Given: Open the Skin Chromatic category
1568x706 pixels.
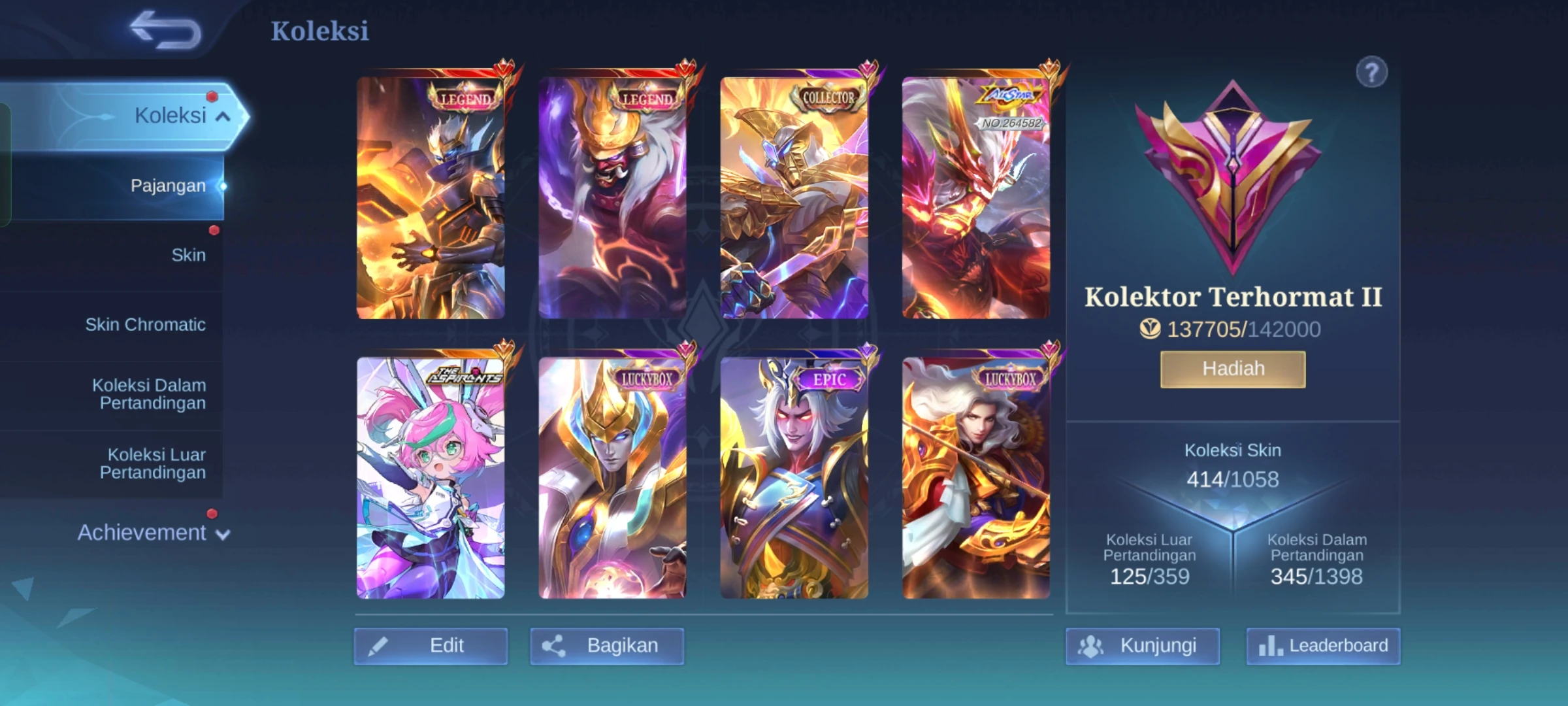Looking at the screenshot, I should coord(145,324).
